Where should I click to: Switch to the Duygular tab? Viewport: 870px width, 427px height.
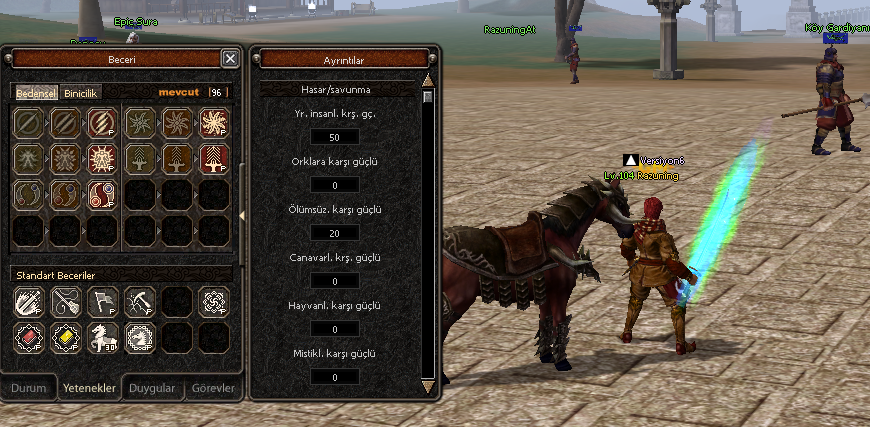click(x=153, y=388)
